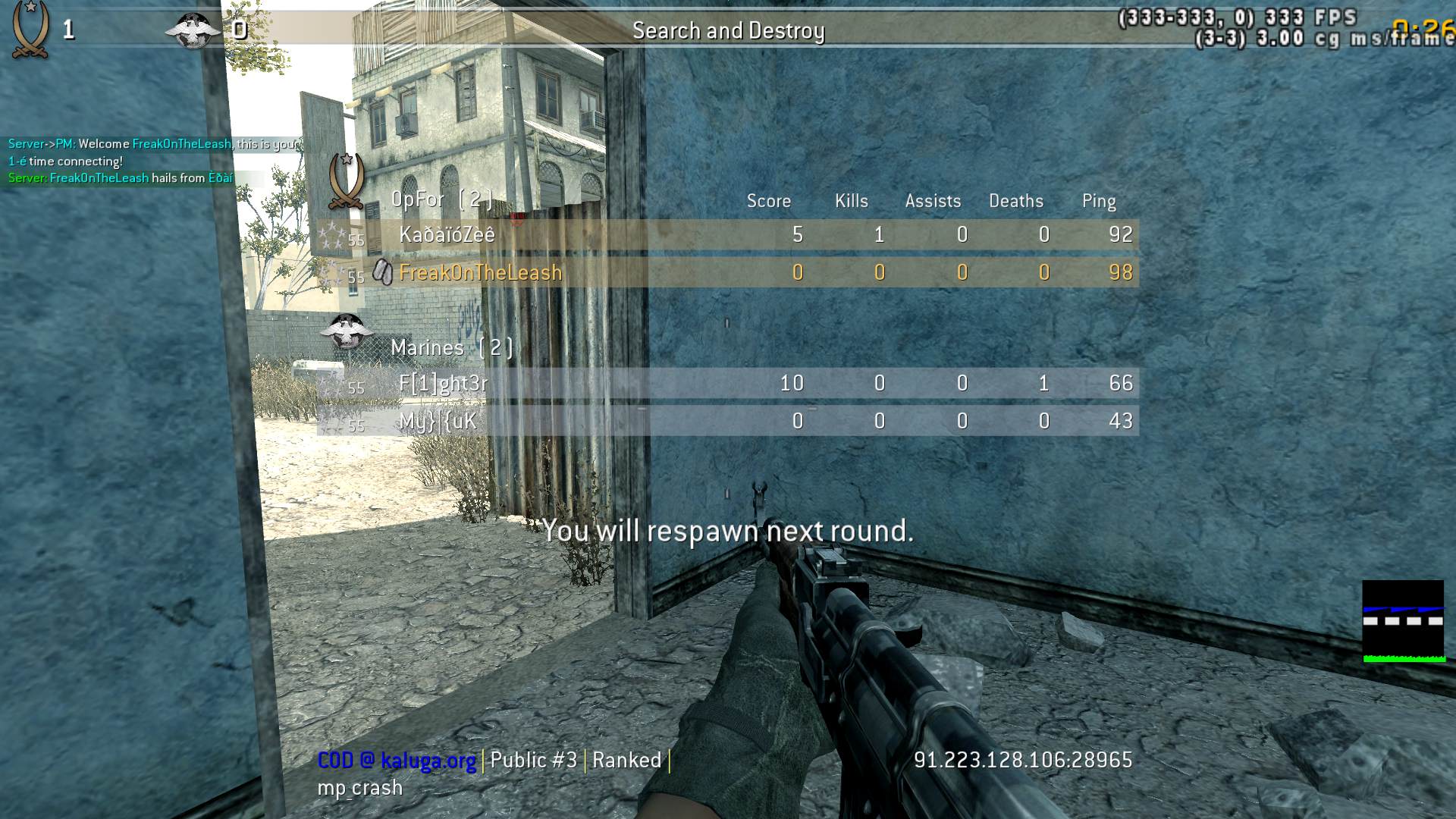The image size is (1456, 819).
Task: Select the Search and Destroy header tab
Action: point(728,30)
